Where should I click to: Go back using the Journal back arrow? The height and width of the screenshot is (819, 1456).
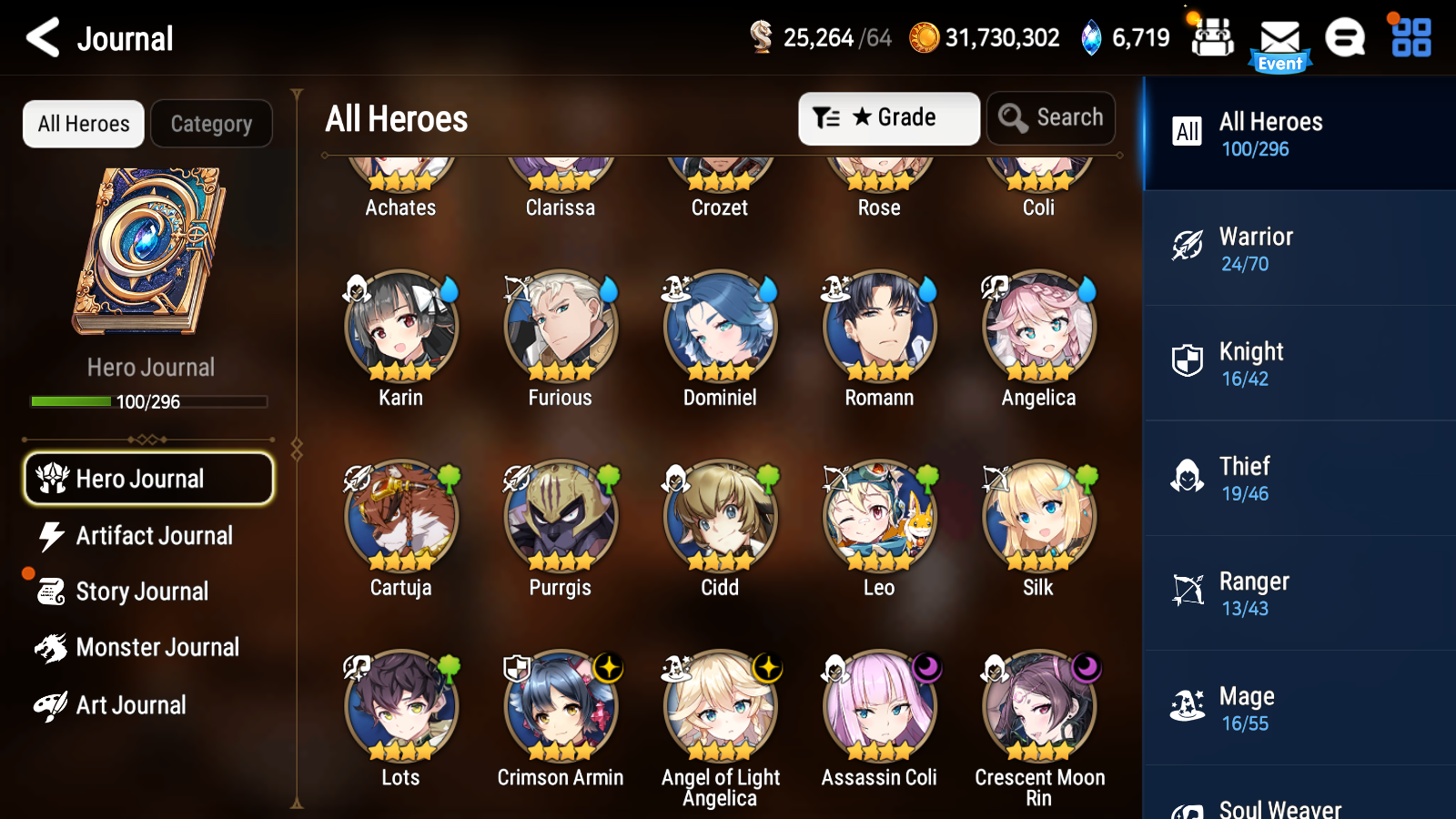(40, 37)
